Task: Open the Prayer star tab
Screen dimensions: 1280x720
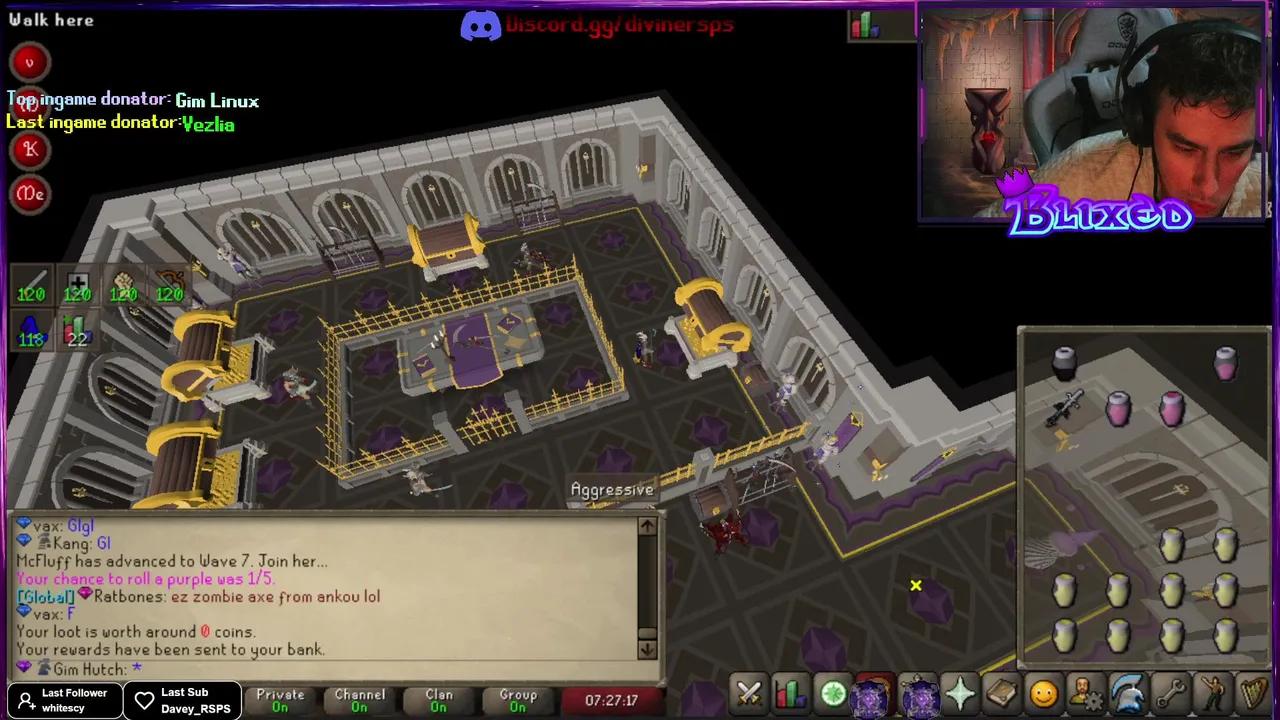Action: pyautogui.click(x=959, y=692)
